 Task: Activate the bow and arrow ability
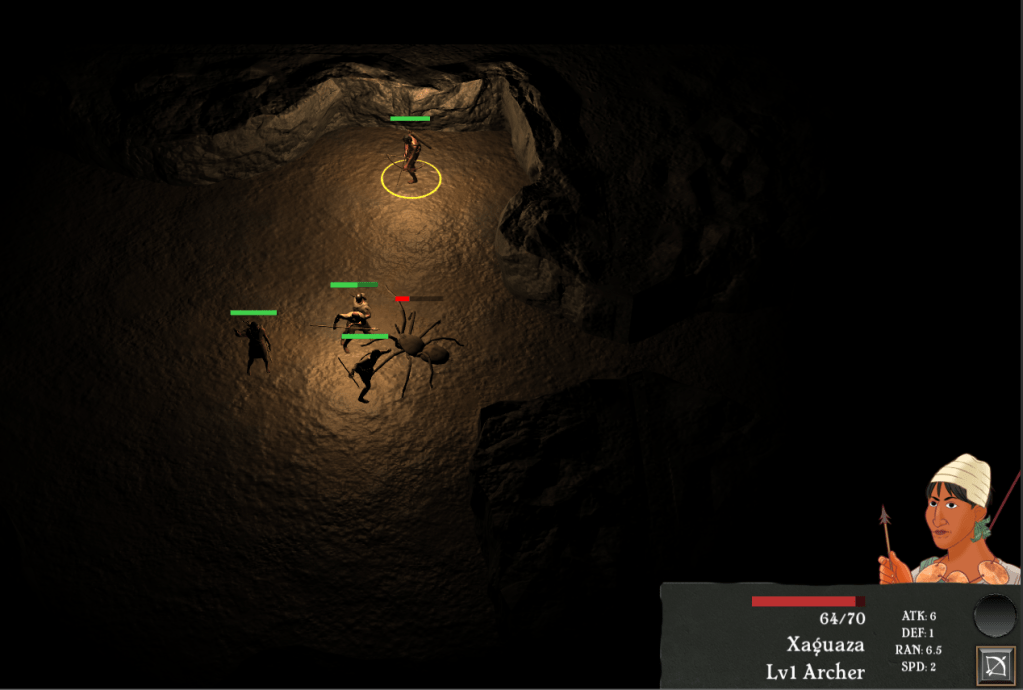[x=994, y=665]
